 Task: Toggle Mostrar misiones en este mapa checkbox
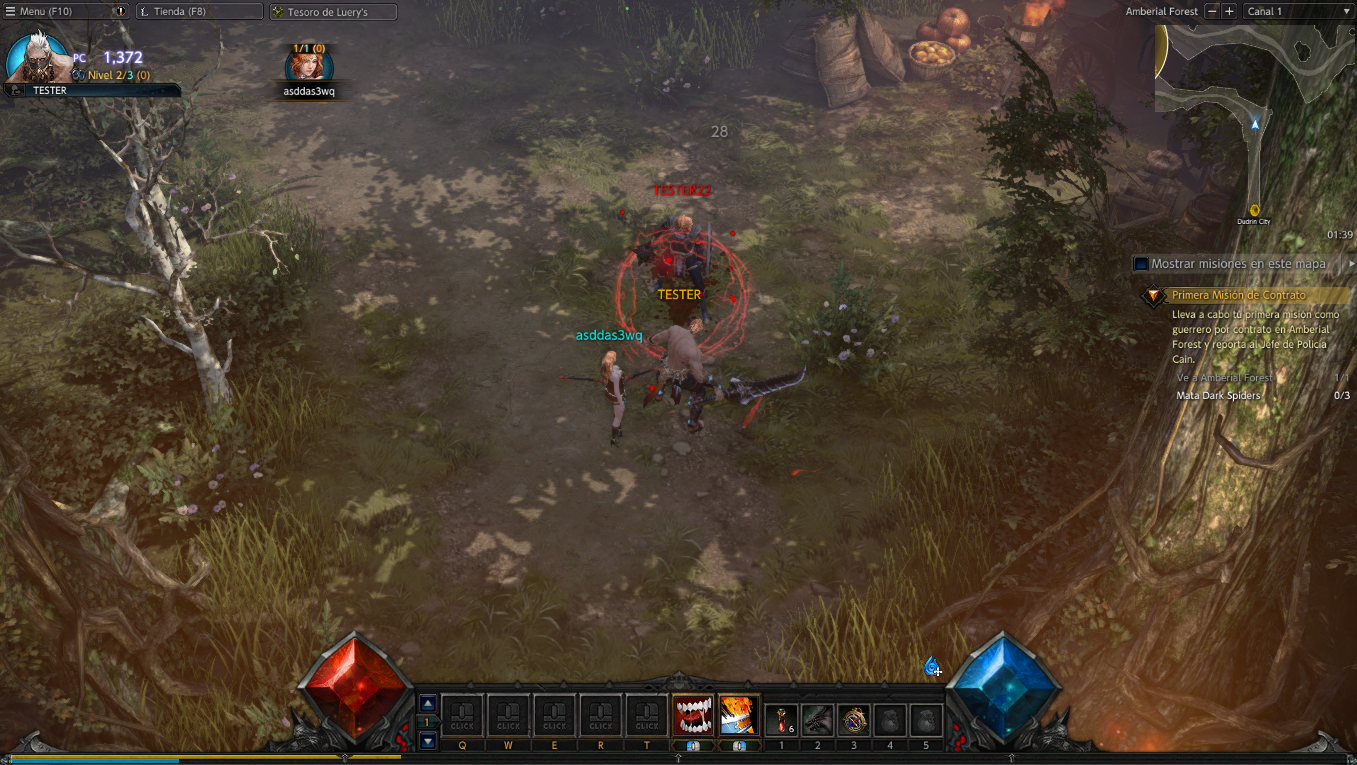(1140, 264)
